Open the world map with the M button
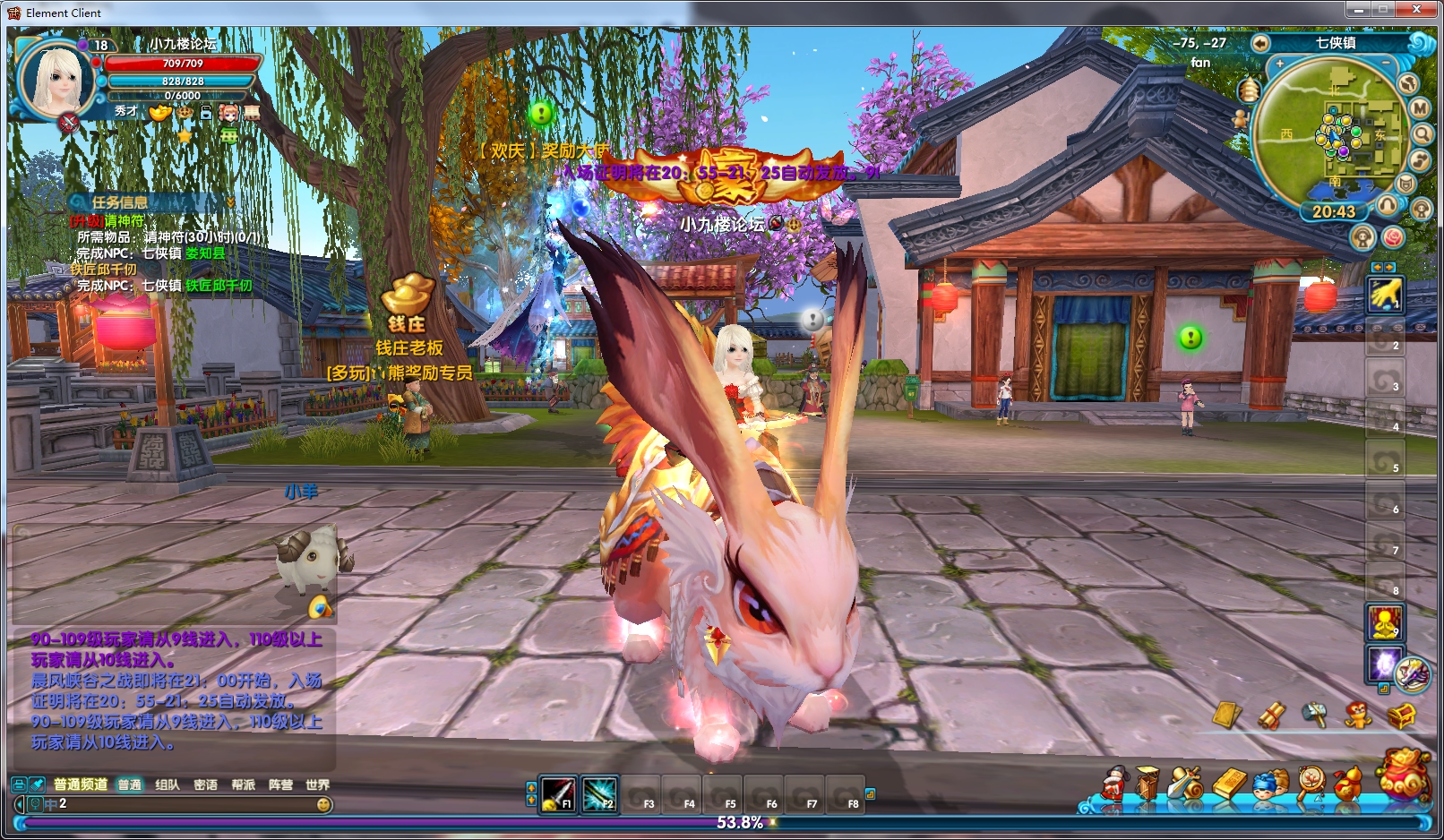 pyautogui.click(x=1420, y=107)
